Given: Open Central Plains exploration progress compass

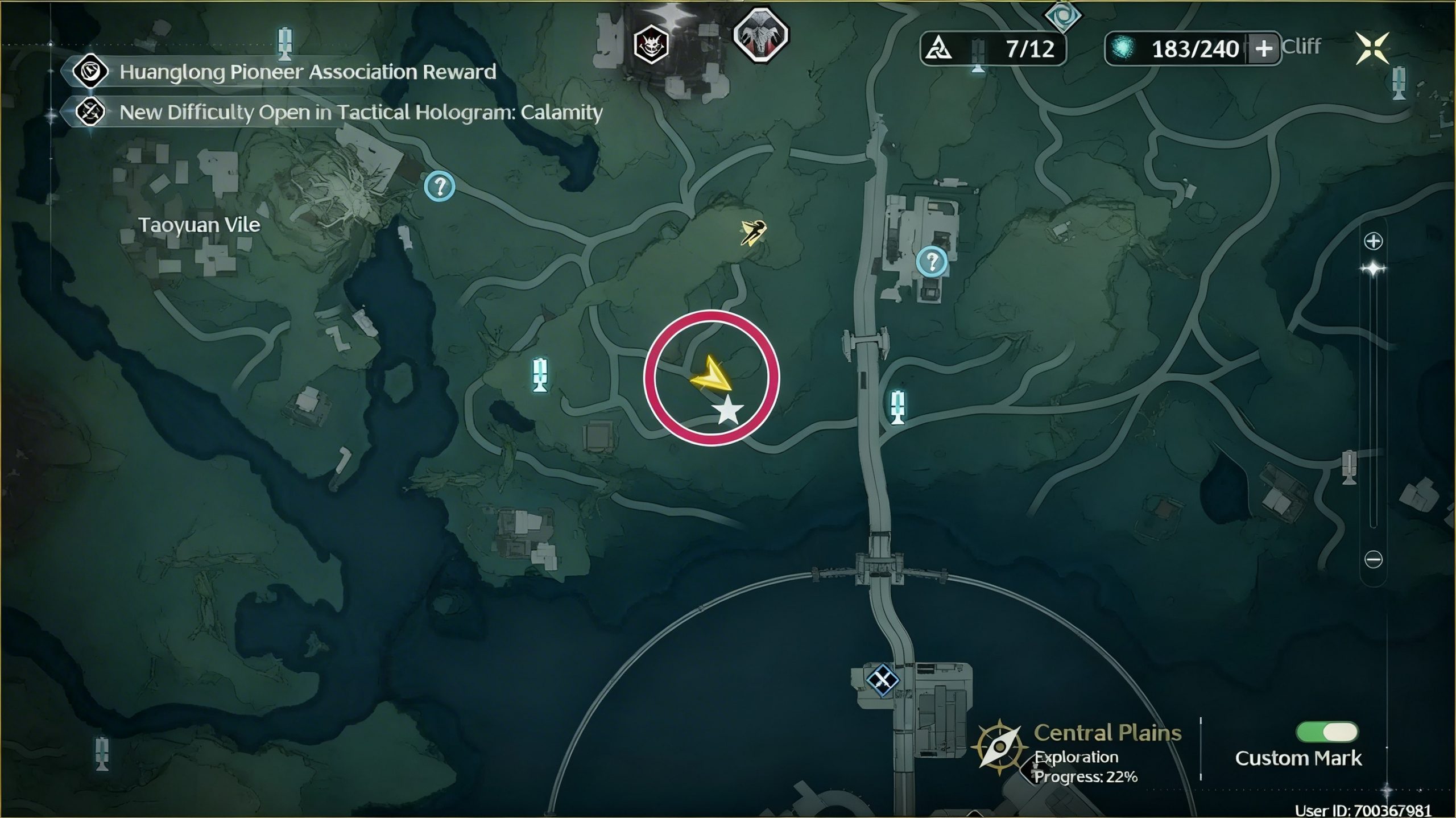Looking at the screenshot, I should [x=999, y=747].
